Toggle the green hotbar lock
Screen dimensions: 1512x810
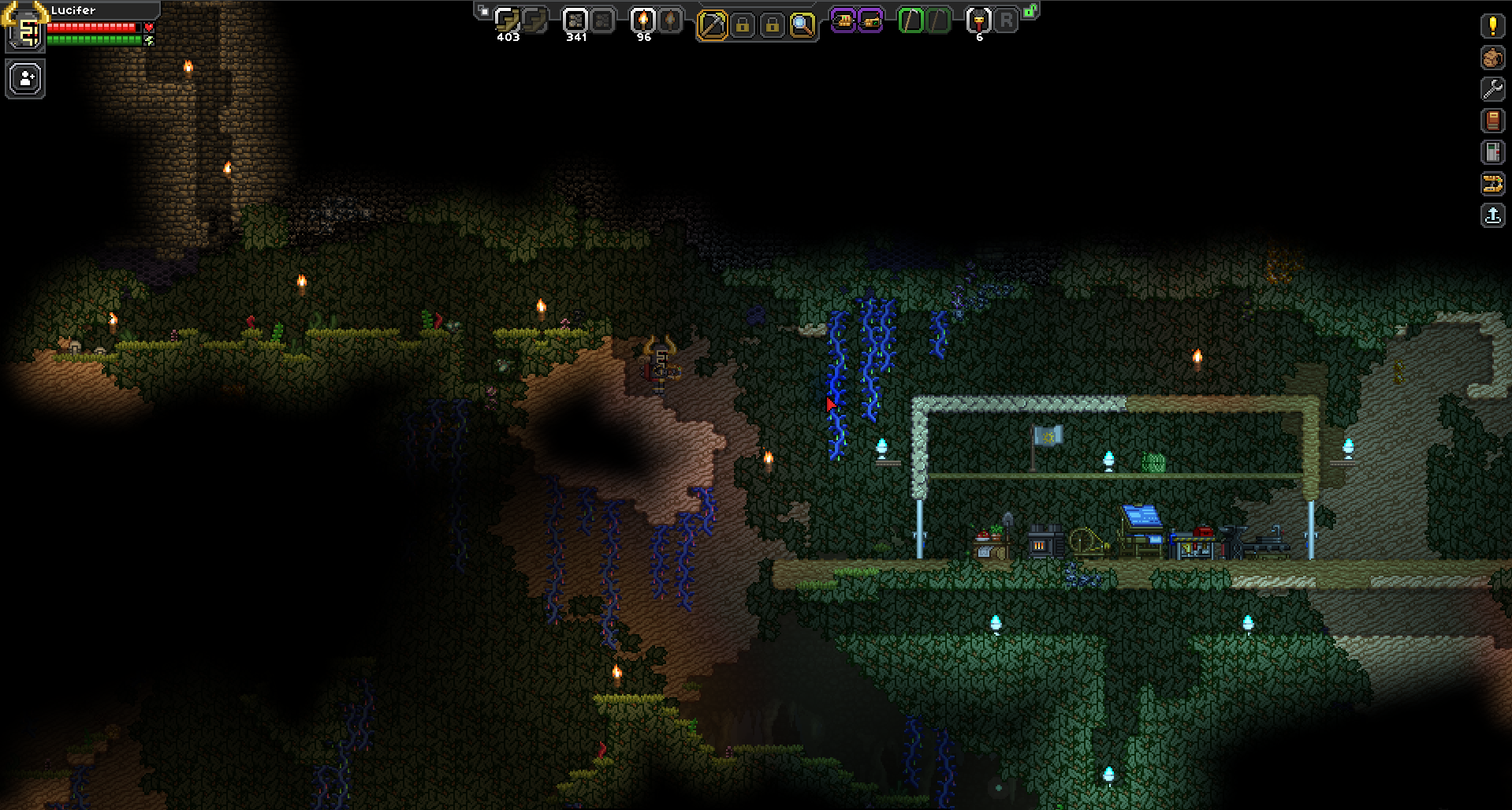pyautogui.click(x=1030, y=11)
